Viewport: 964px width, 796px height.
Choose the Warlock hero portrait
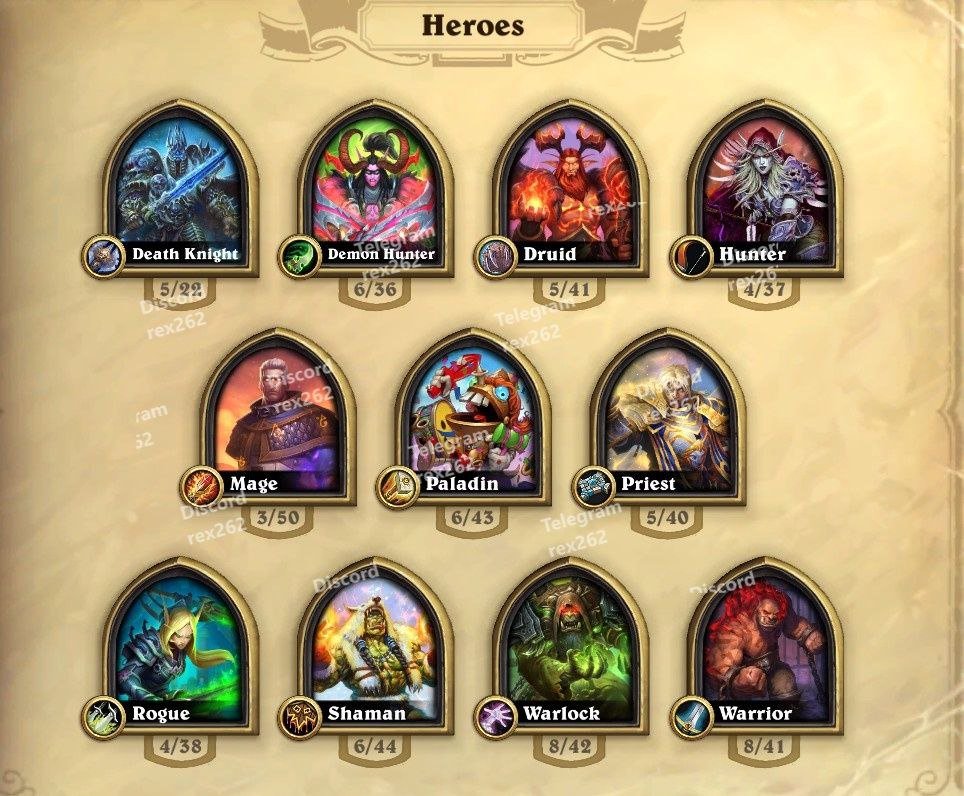pyautogui.click(x=571, y=645)
